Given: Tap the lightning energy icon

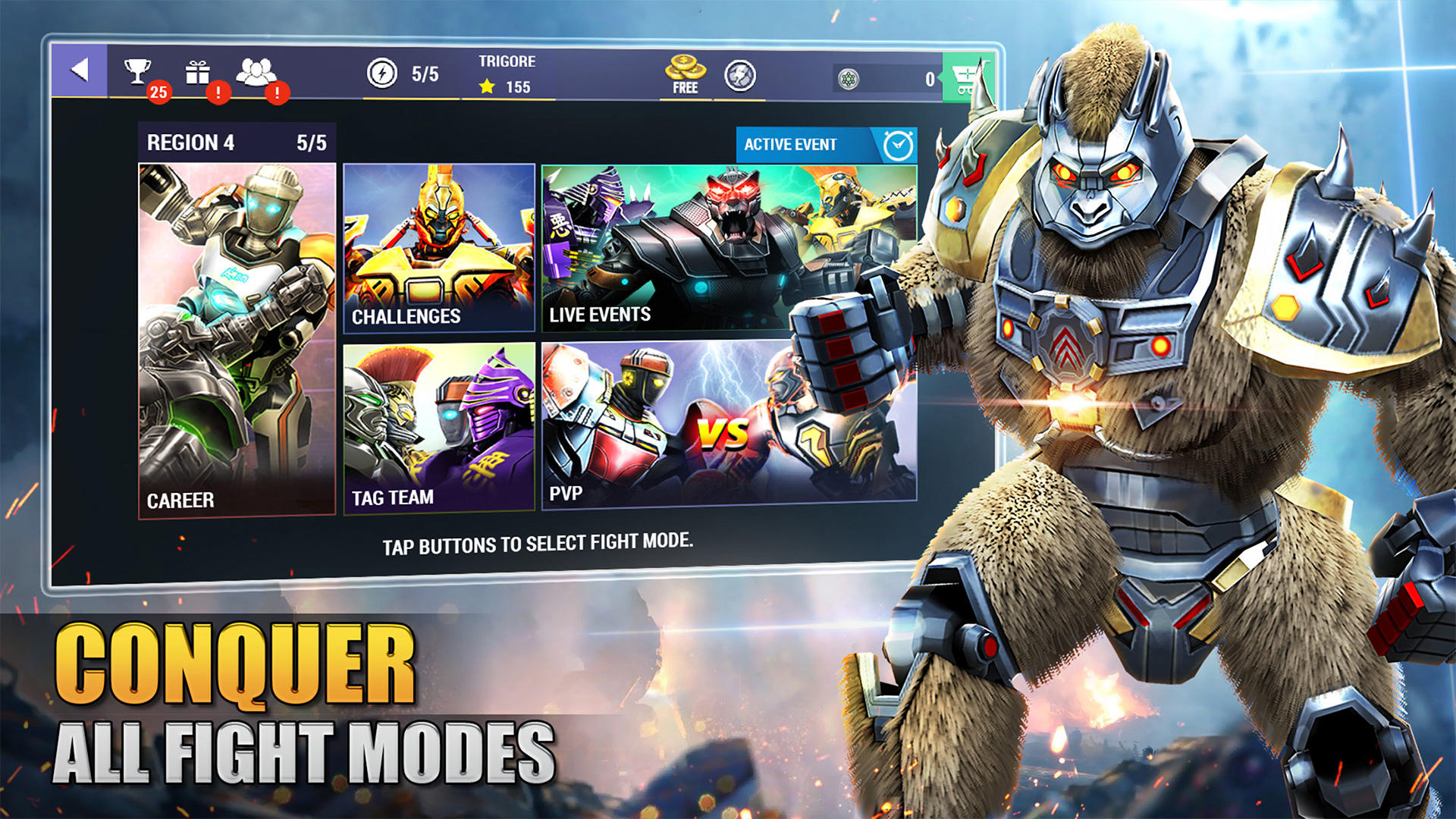Looking at the screenshot, I should (382, 74).
